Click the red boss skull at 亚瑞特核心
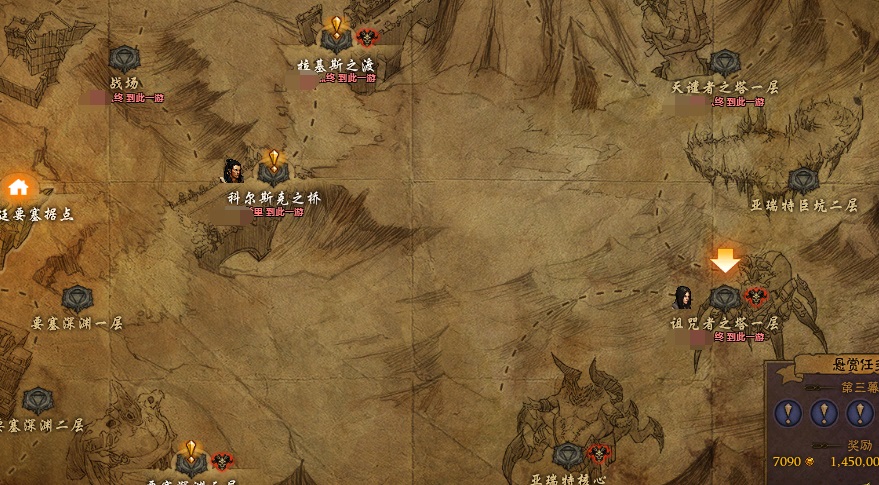The width and height of the screenshot is (879, 485). (598, 455)
